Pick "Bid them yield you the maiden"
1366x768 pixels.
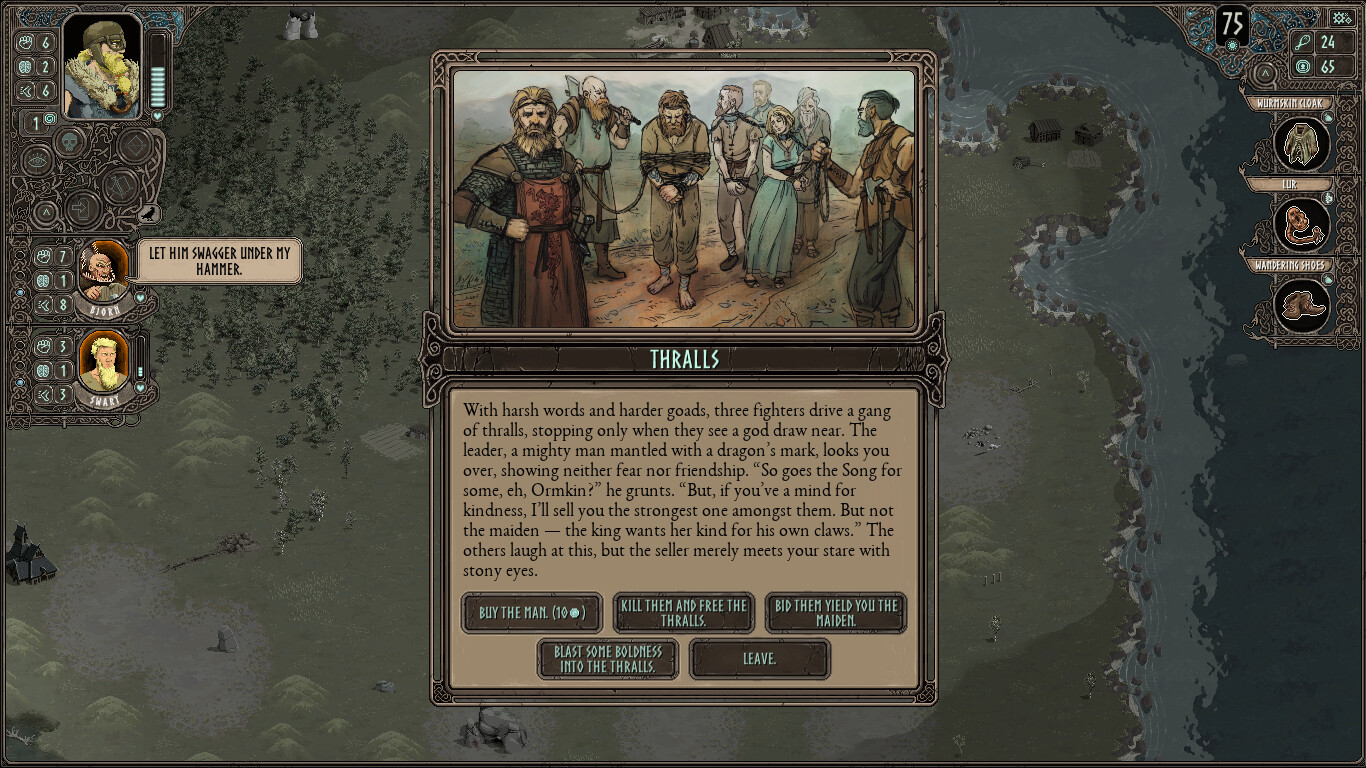pos(836,613)
